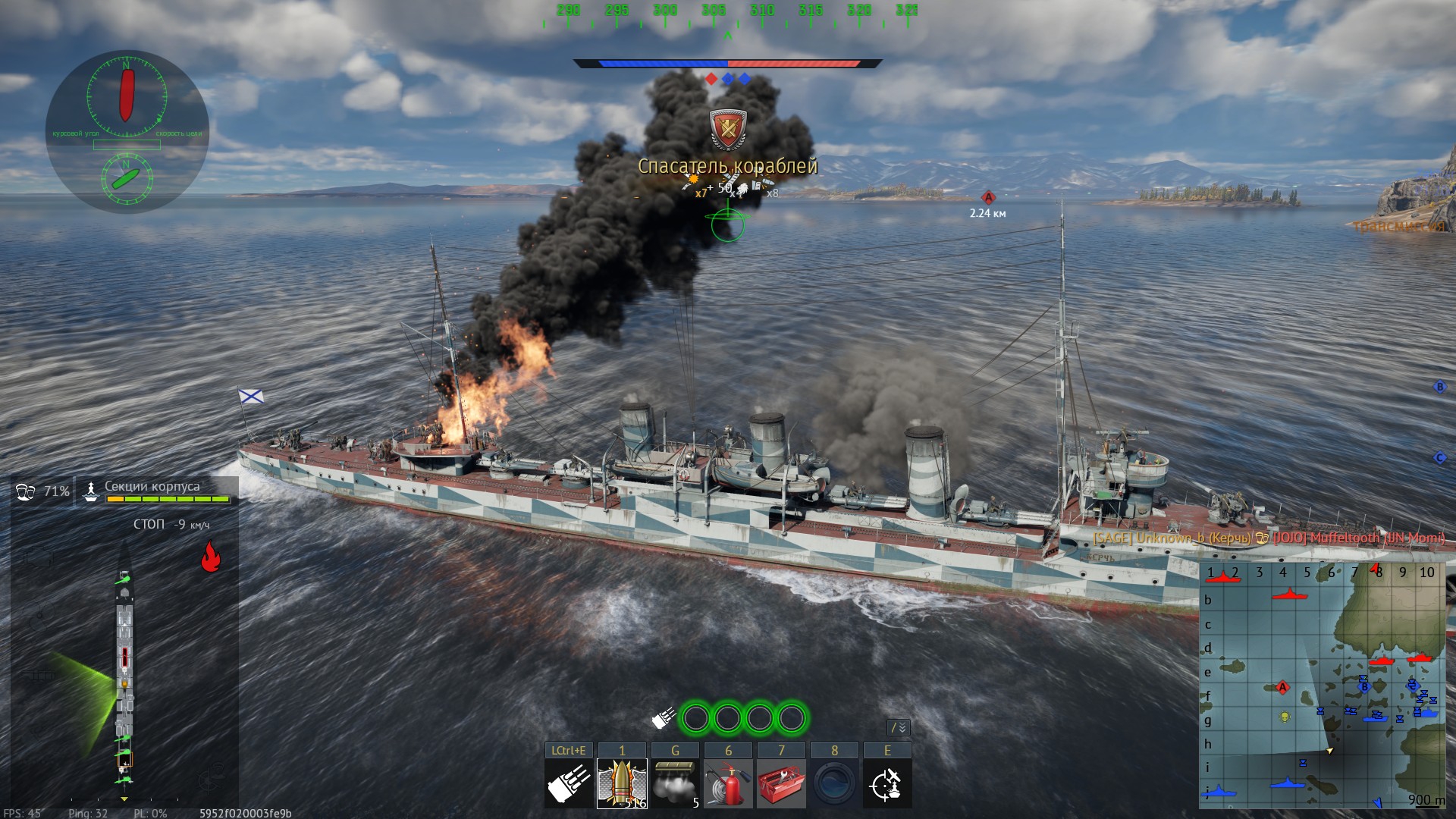Deploy the smoke screen
The image size is (1456, 819).
click(x=675, y=784)
